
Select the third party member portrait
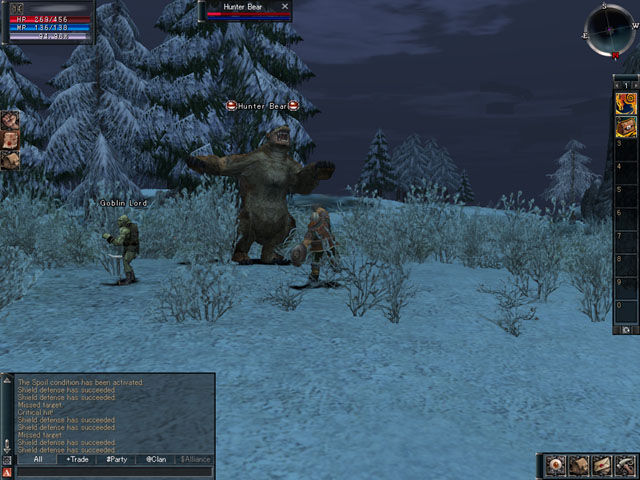[9, 160]
